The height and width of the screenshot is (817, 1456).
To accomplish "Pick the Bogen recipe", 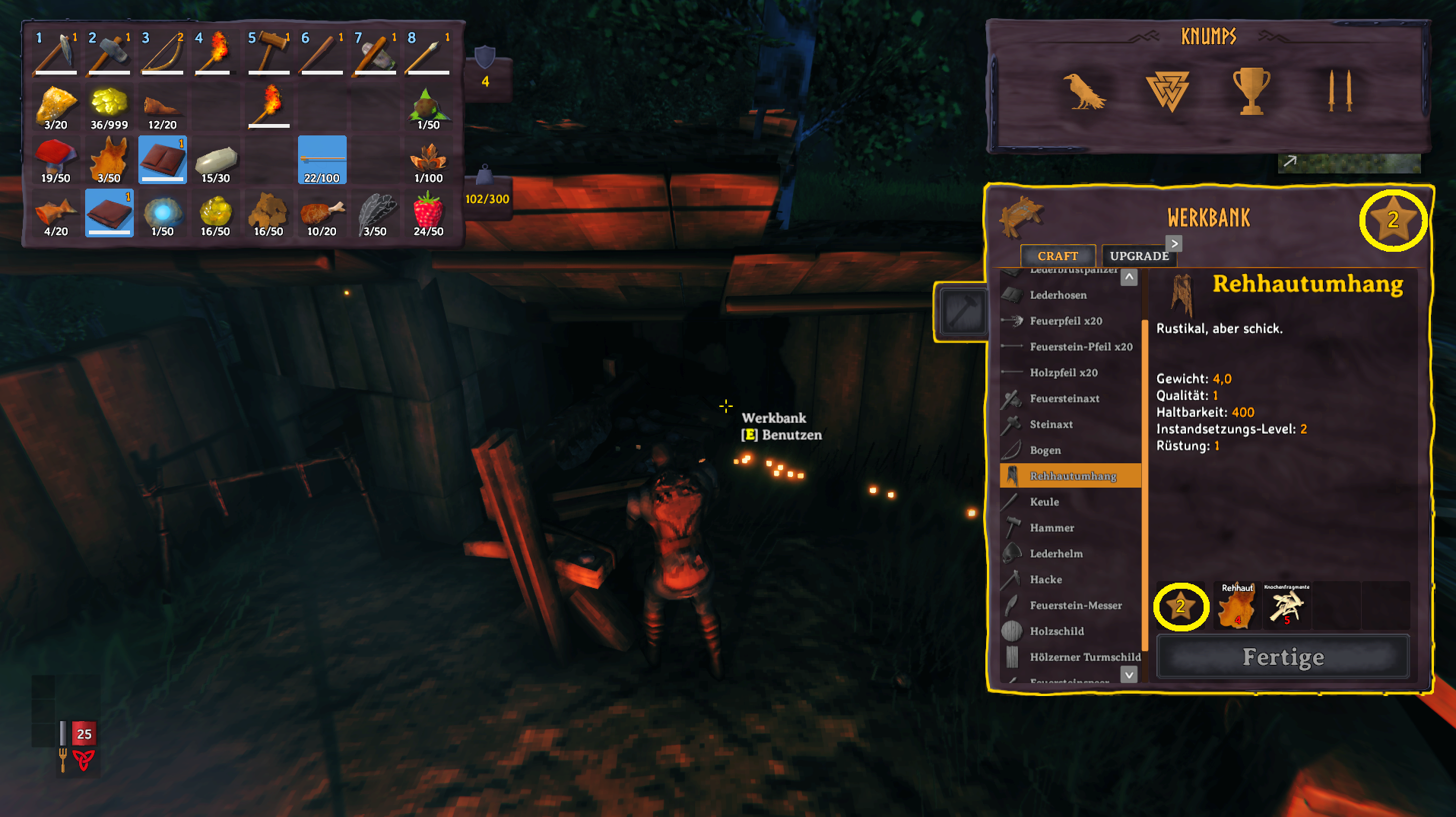I will pos(1045,450).
